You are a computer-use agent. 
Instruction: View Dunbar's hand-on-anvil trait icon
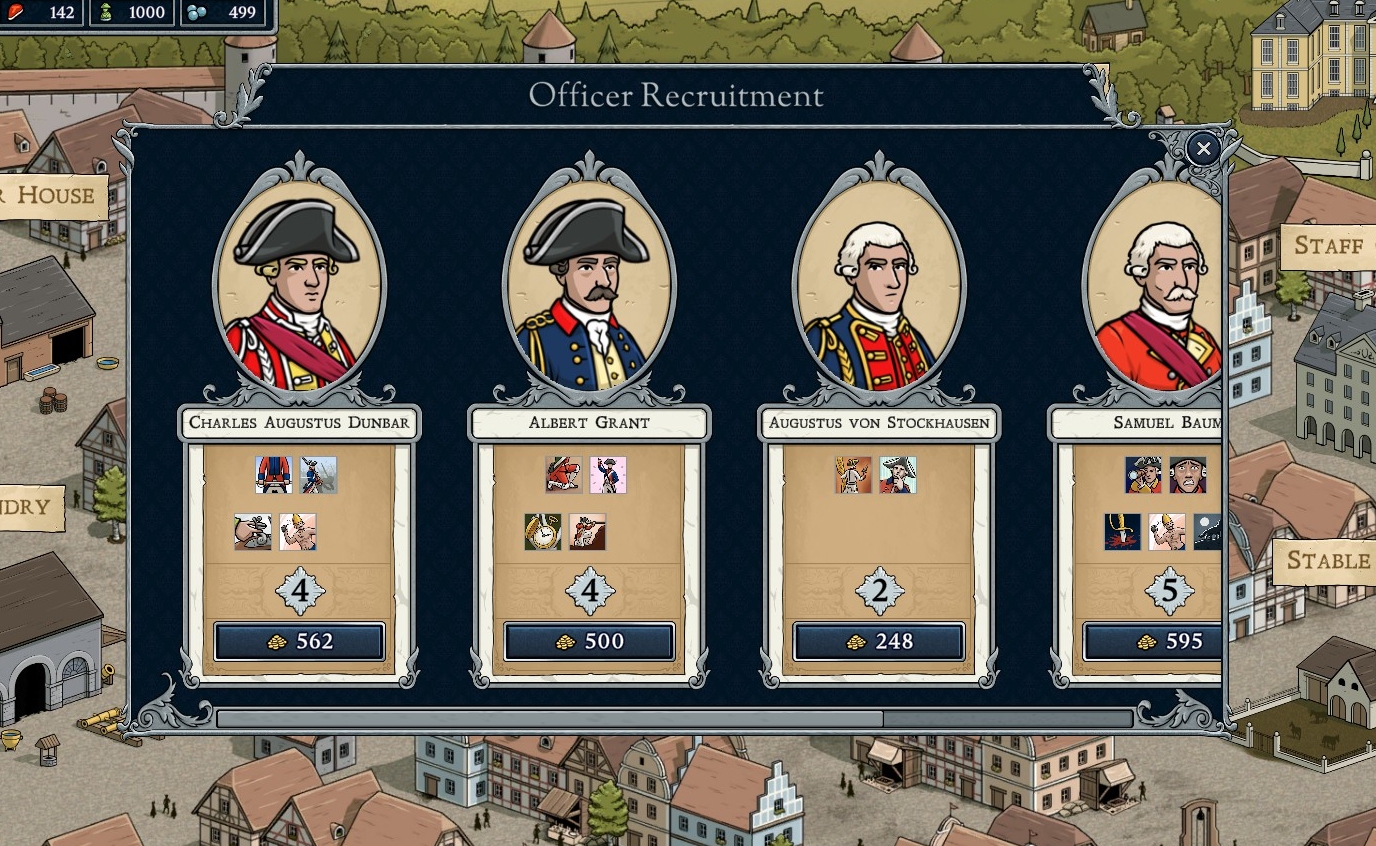coord(253,532)
